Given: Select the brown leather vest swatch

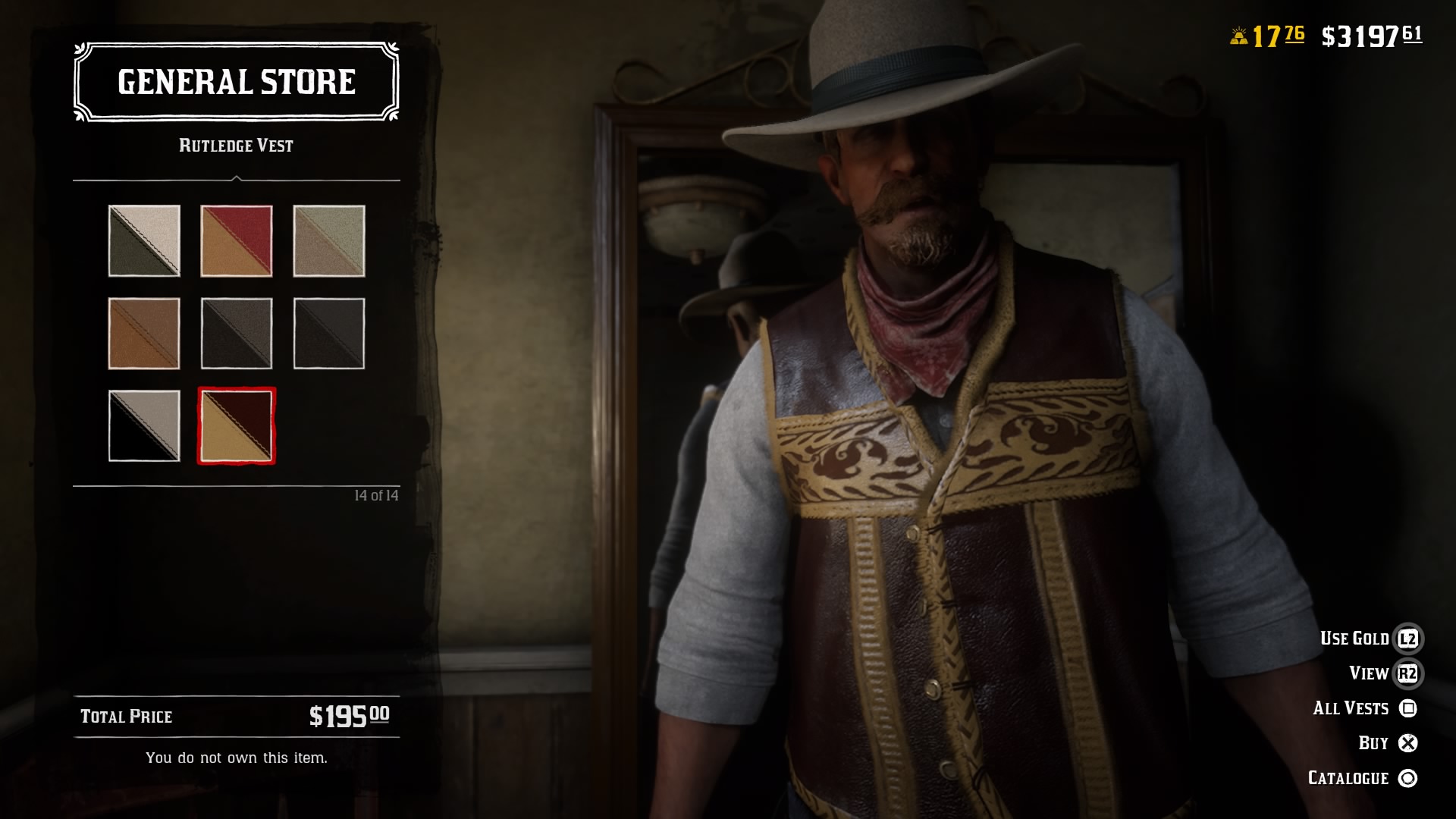Looking at the screenshot, I should click(x=144, y=334).
